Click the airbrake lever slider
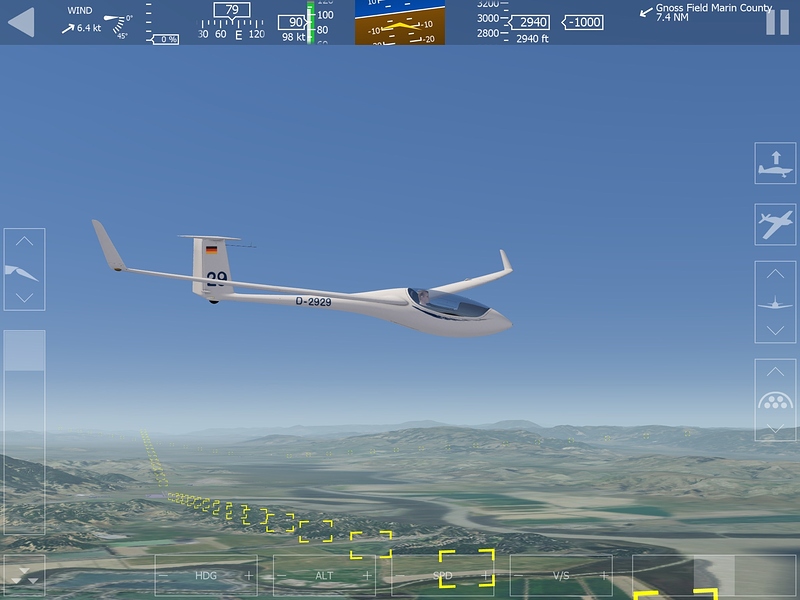This screenshot has width=800, height=600. tap(24, 352)
